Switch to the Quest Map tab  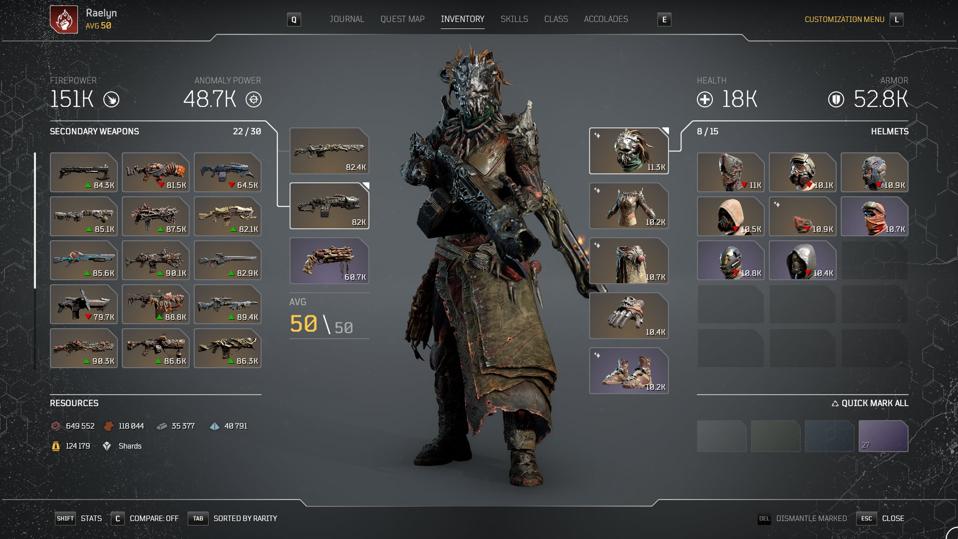click(x=402, y=19)
